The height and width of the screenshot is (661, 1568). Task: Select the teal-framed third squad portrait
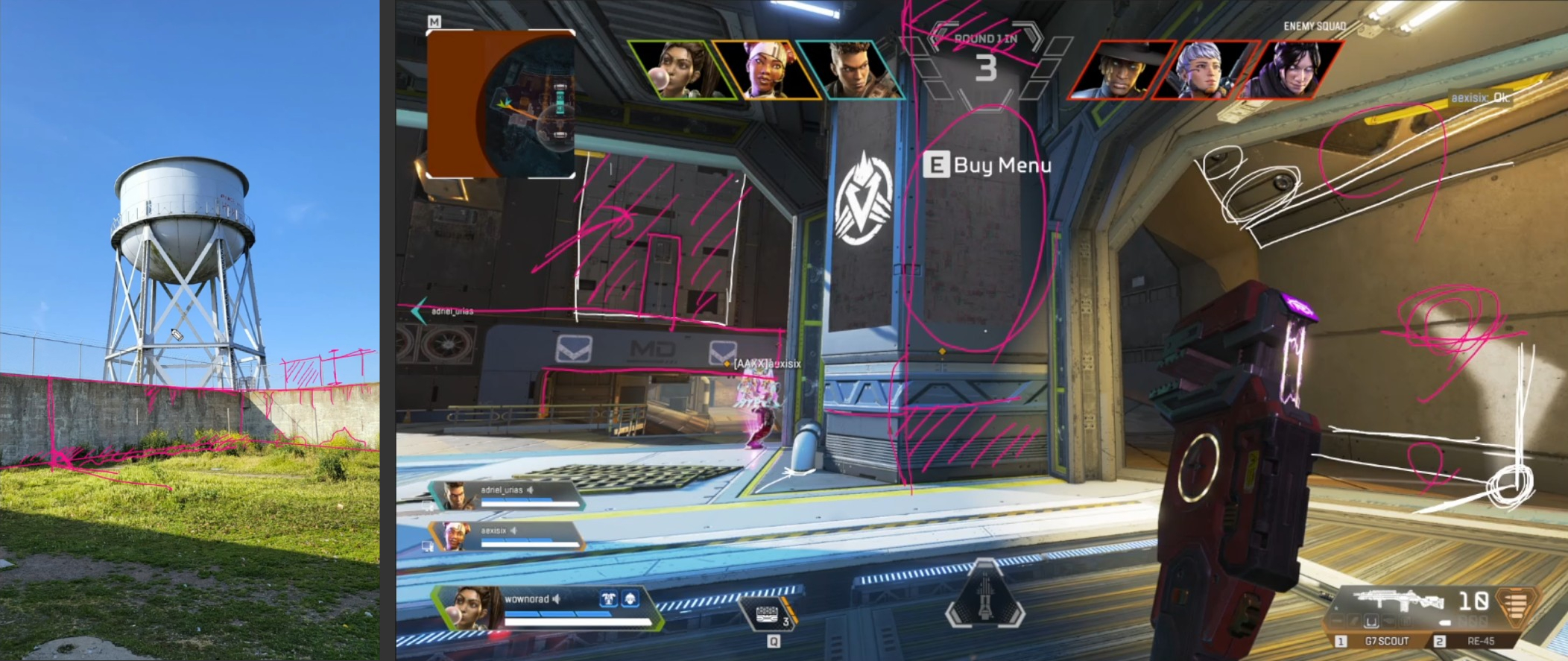(852, 70)
